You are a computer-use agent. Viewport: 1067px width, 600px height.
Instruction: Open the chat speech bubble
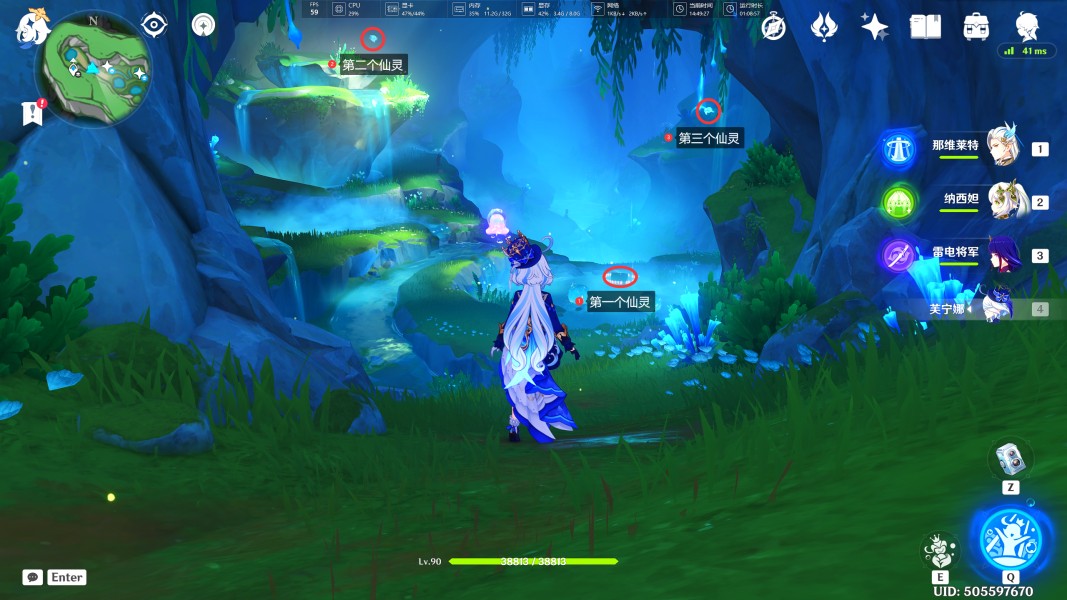point(33,577)
